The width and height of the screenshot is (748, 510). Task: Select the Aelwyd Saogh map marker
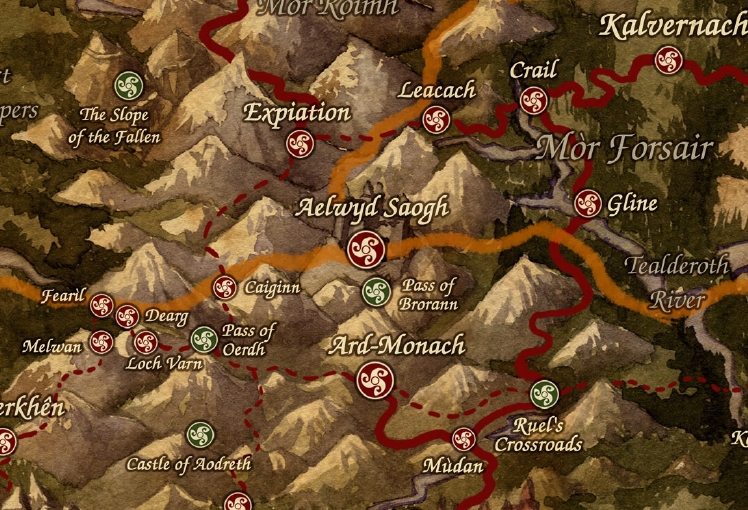[366, 249]
